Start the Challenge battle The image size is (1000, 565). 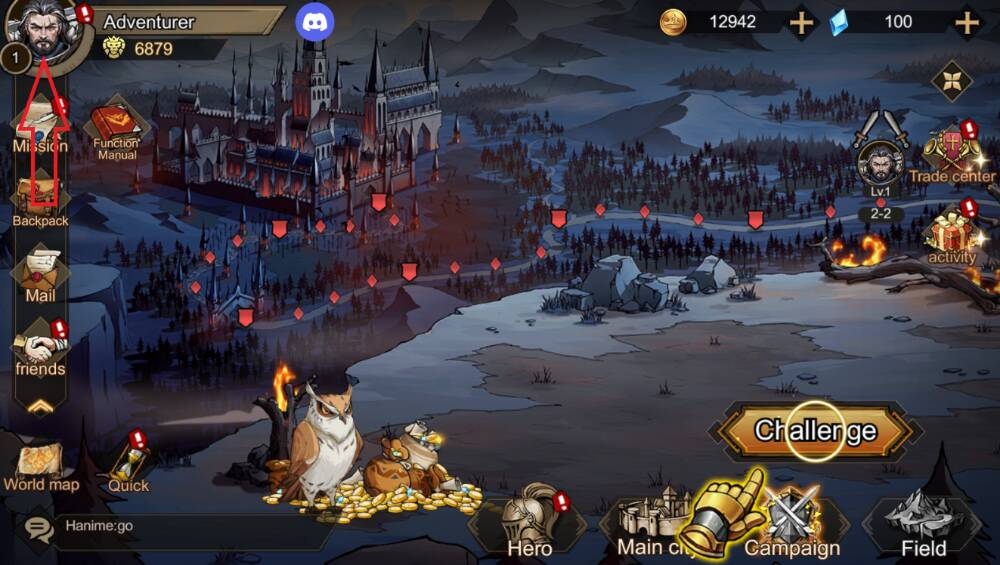coord(815,431)
